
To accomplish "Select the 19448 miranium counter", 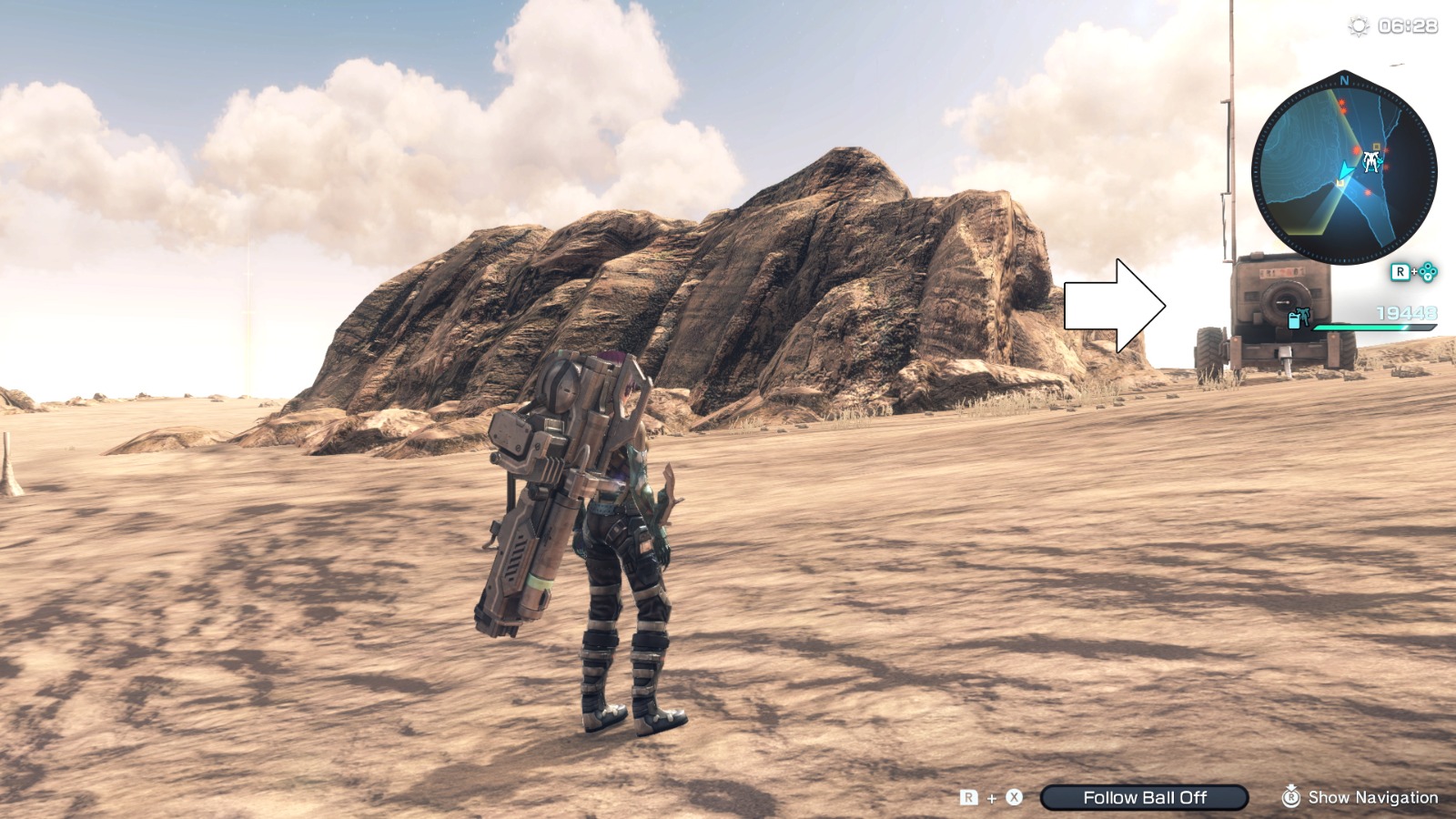I will tap(1406, 312).
